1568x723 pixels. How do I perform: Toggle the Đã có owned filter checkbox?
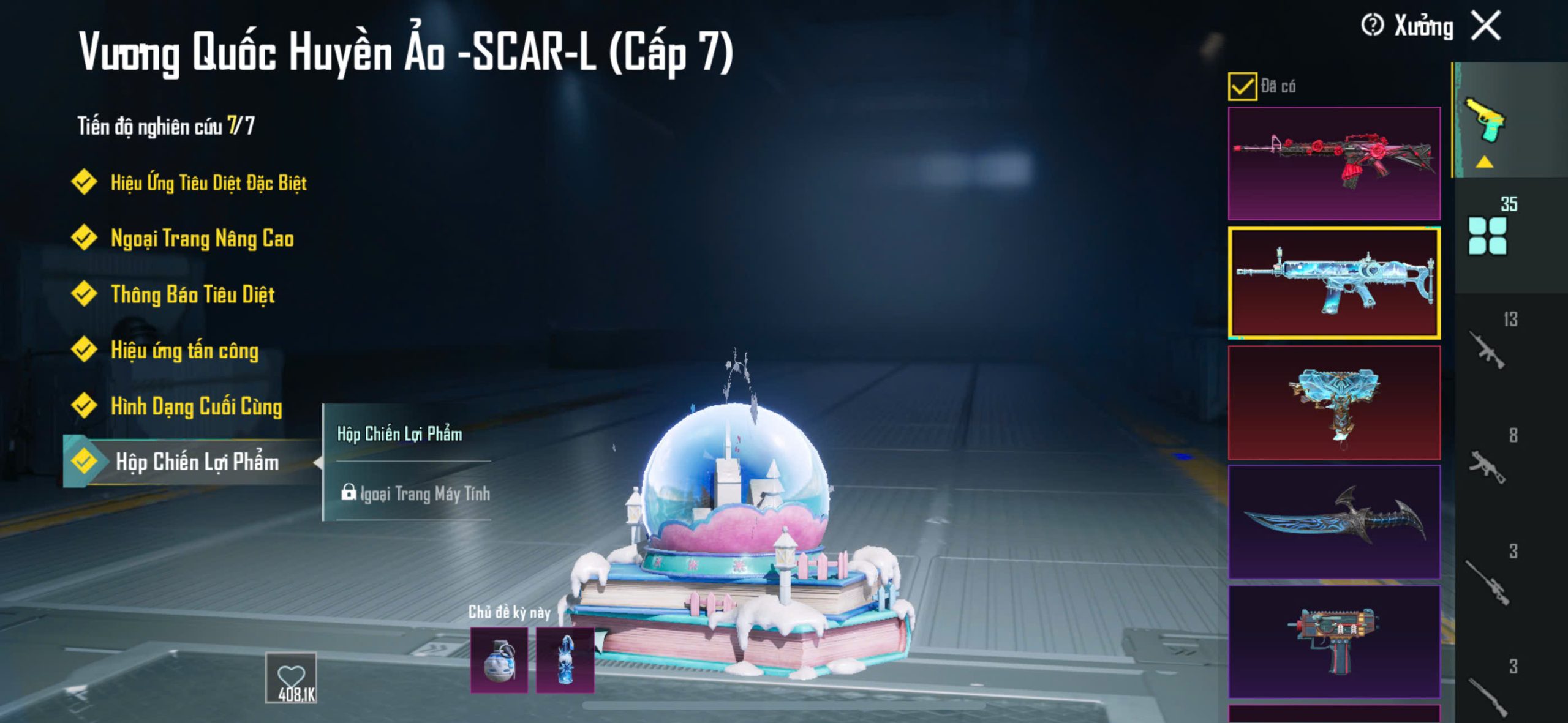click(1242, 87)
